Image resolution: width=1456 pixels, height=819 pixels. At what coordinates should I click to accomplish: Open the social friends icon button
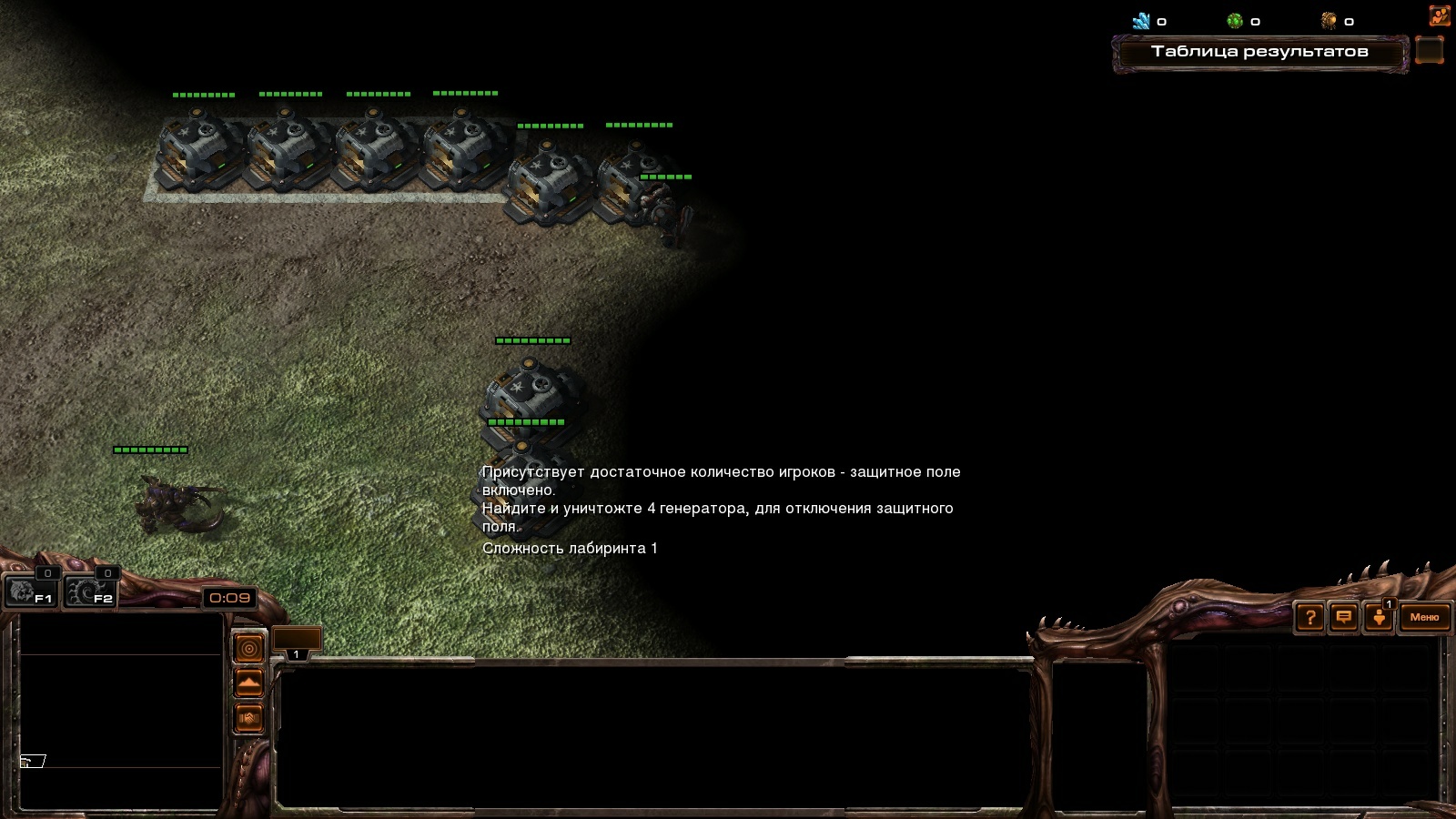[x=1439, y=16]
